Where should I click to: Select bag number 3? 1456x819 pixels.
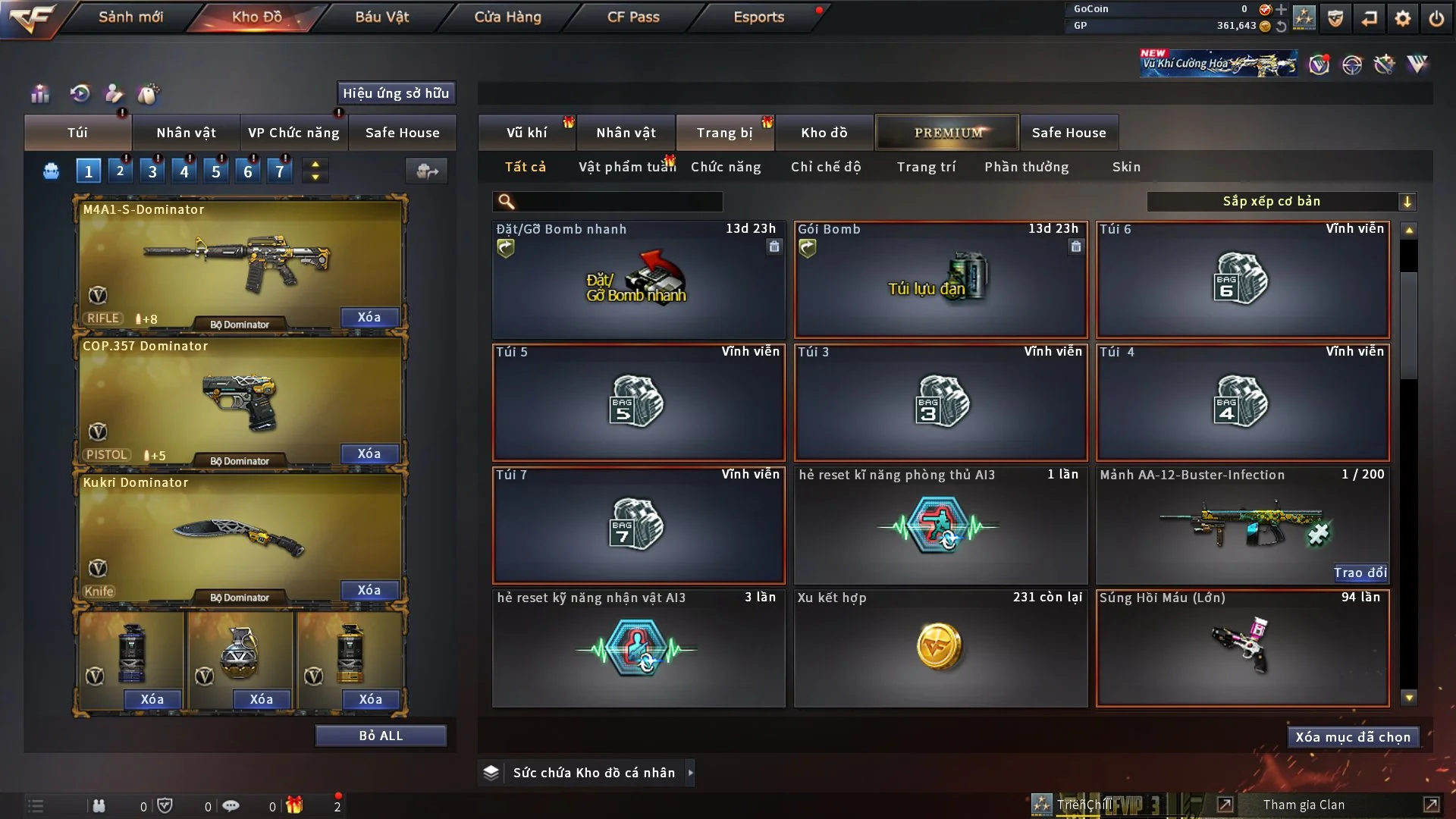(x=152, y=171)
